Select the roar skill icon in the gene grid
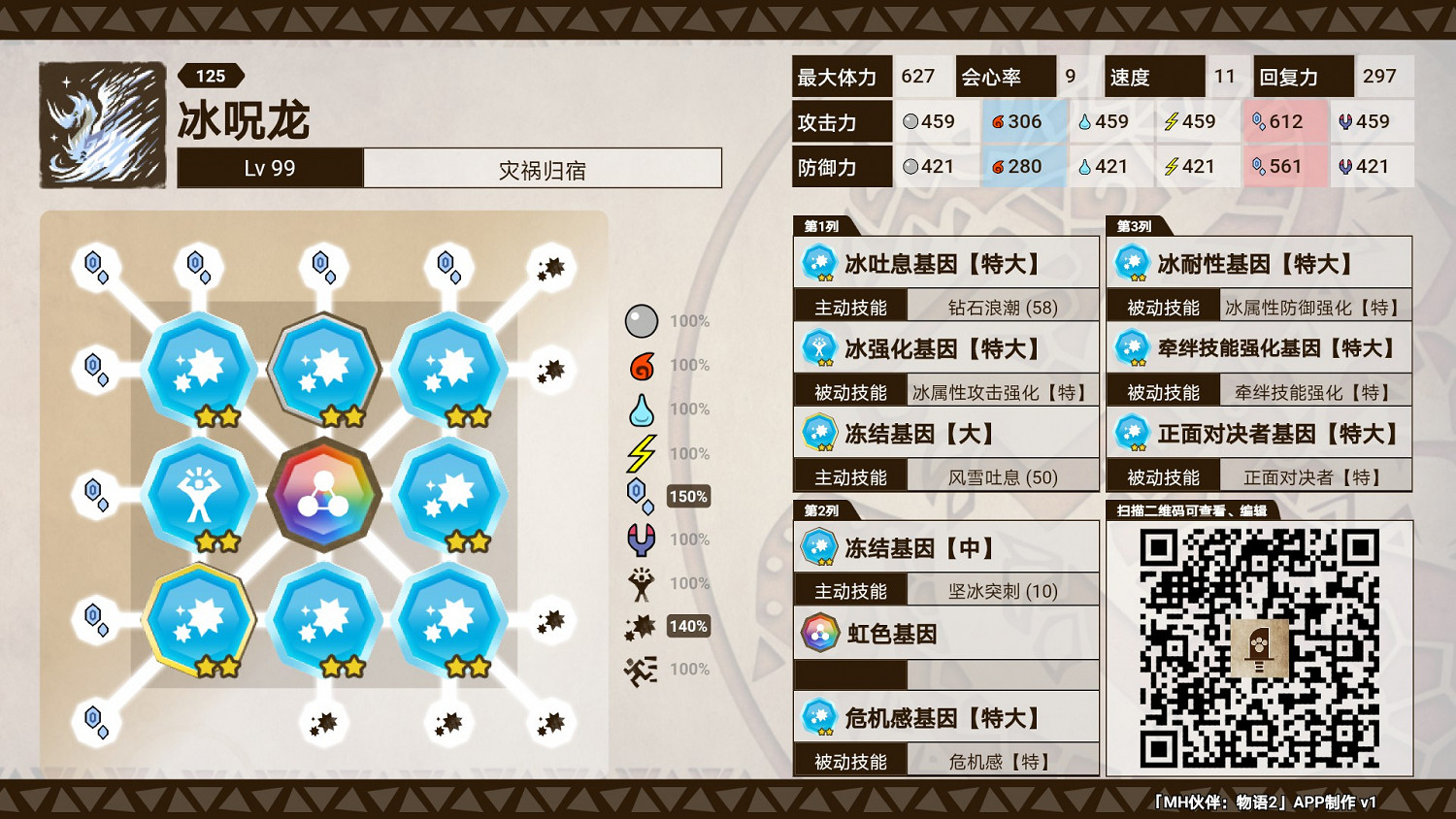The height and width of the screenshot is (819, 1456). tap(197, 495)
